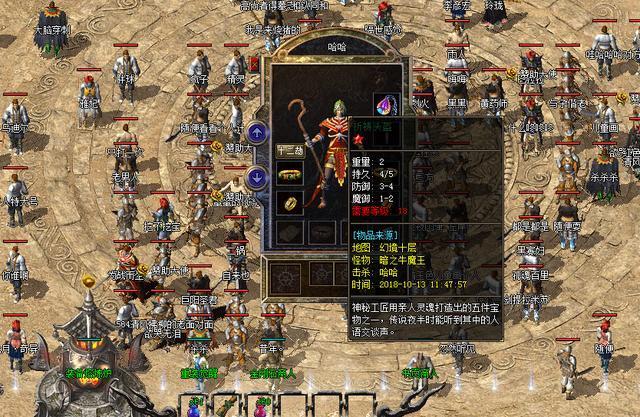Select the gold ring equipment slot
The image size is (640, 417).
289,203
